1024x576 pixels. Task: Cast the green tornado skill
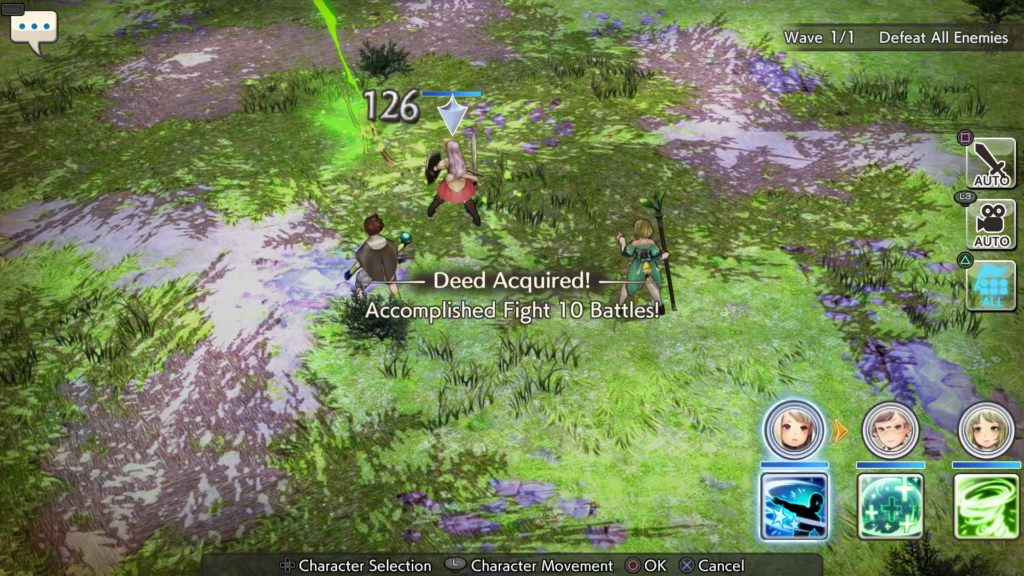[x=986, y=507]
